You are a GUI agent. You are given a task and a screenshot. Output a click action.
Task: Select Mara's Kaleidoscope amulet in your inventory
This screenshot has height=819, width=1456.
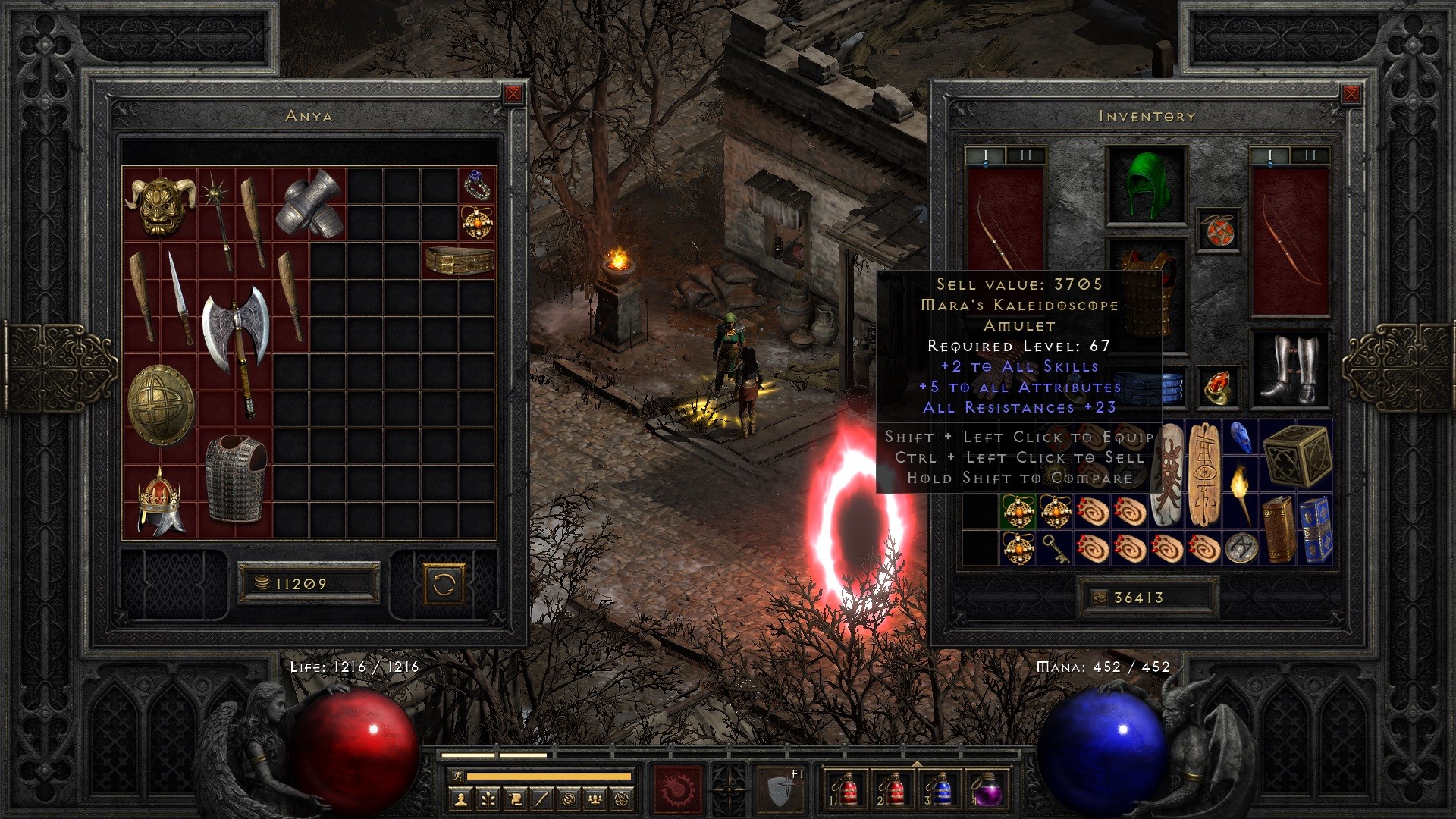point(1016,512)
